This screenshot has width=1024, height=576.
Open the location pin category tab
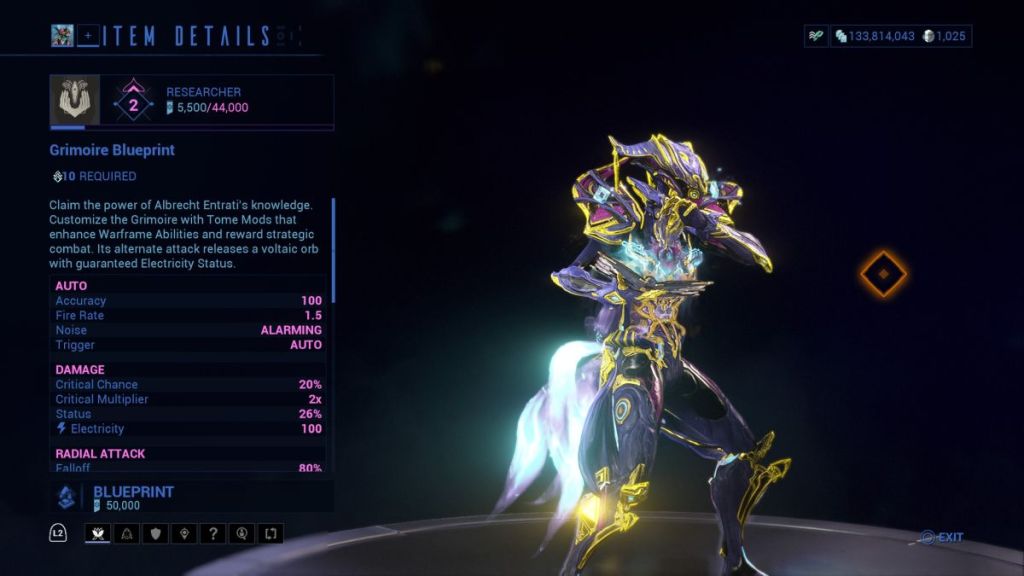(183, 533)
